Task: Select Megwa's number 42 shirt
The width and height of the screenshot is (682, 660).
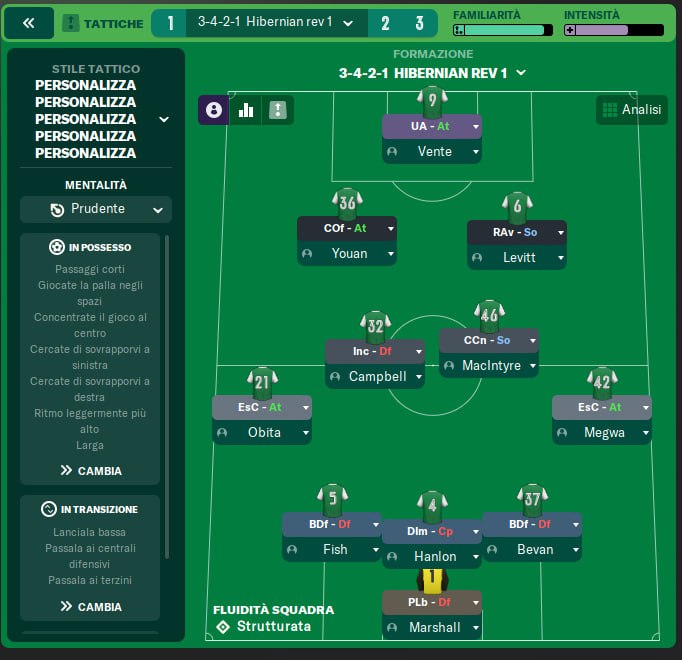Action: [602, 380]
